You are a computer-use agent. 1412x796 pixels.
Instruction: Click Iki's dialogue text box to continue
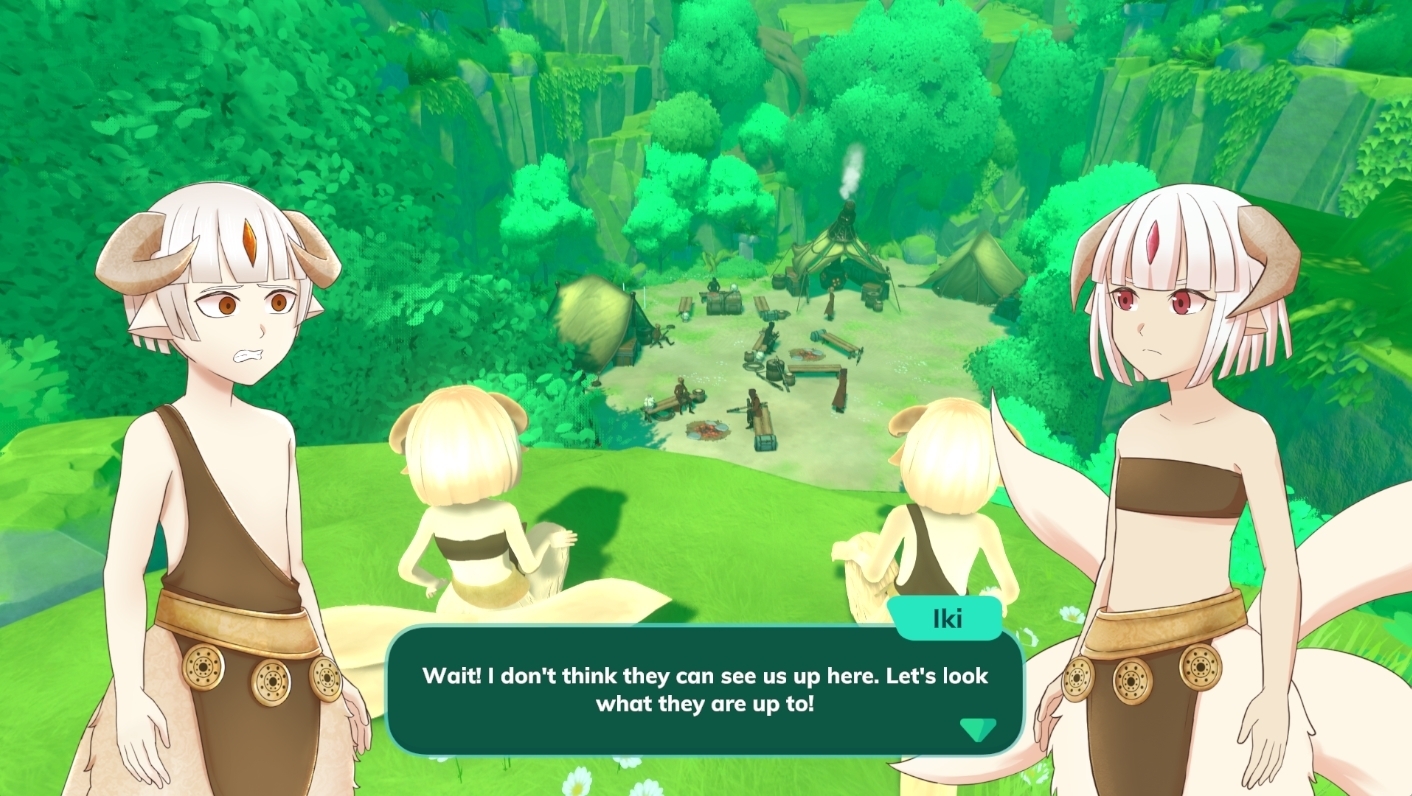tap(704, 690)
